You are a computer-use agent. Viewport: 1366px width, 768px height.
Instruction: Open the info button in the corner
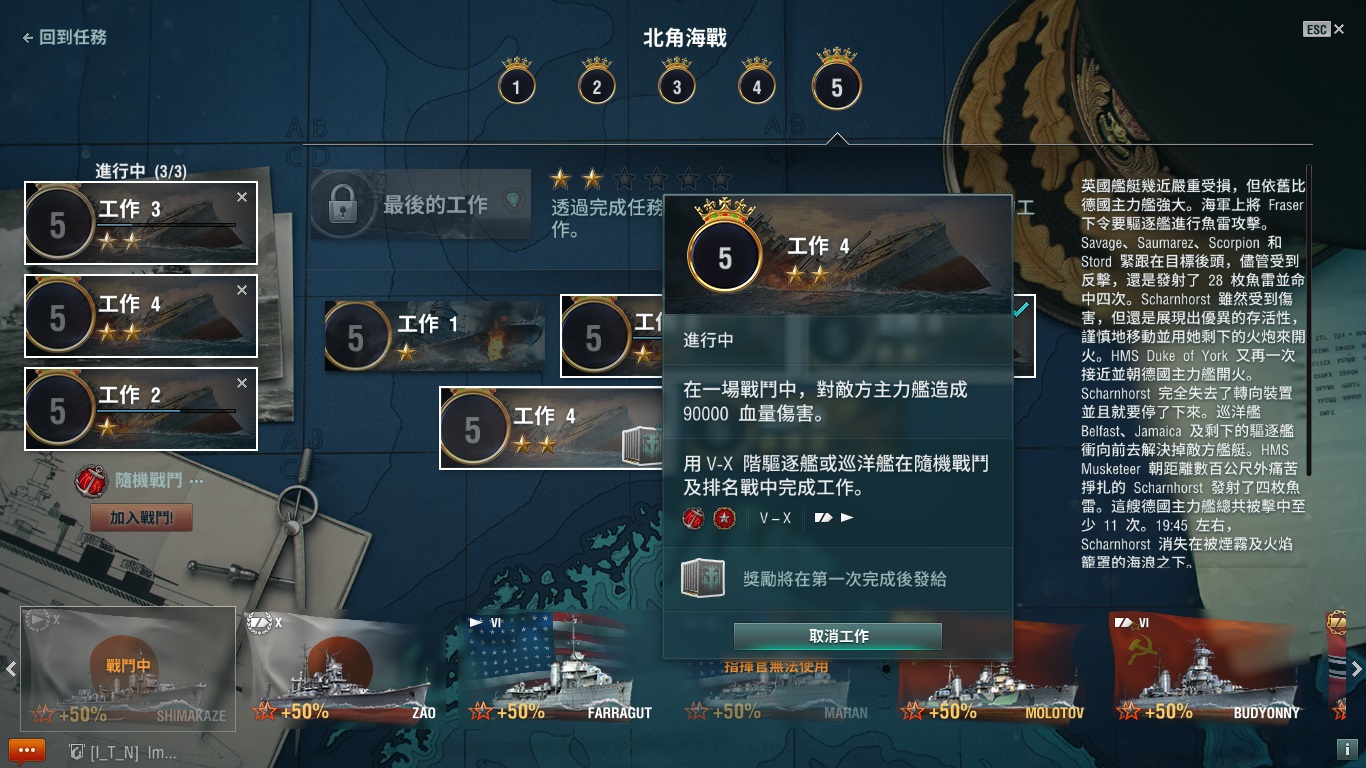pyautogui.click(x=1345, y=749)
